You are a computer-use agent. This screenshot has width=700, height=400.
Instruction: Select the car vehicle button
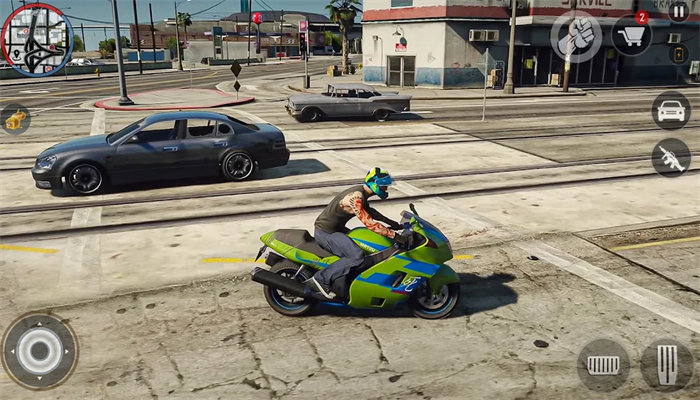[671, 110]
